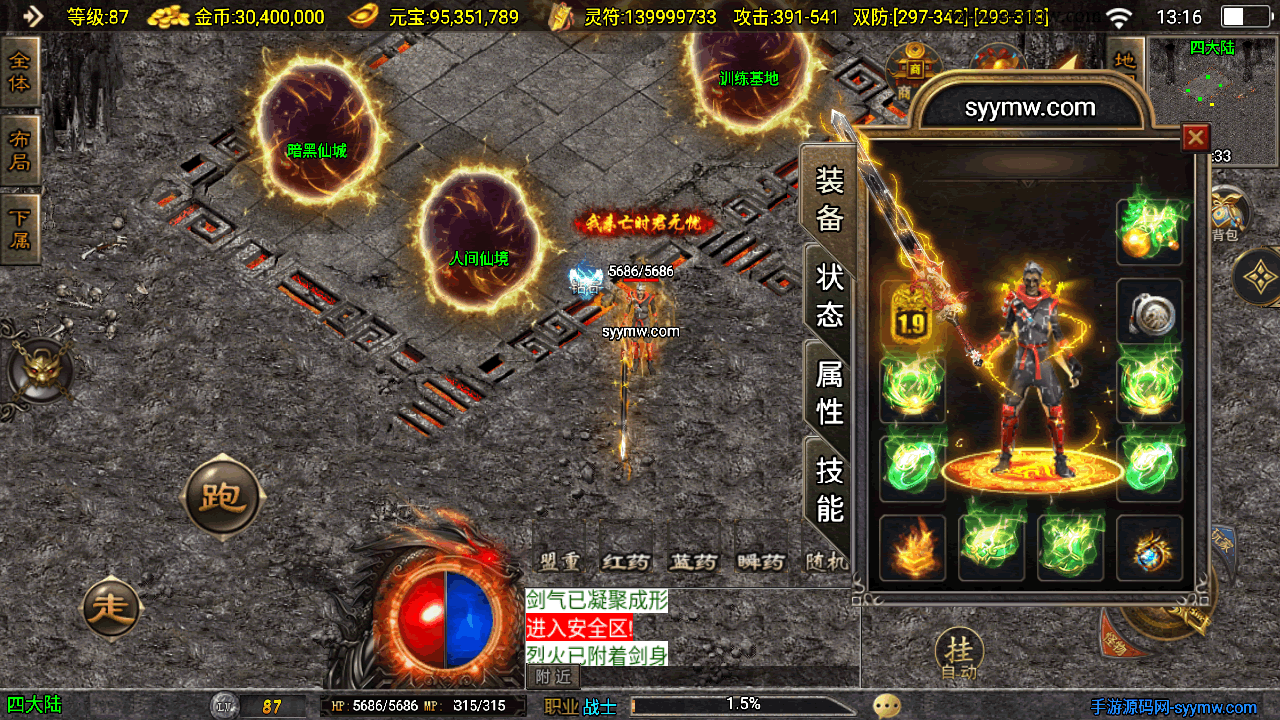The image size is (1280, 720).
Task: Use the 瞬药 (instant potion) quick slot
Action: [760, 561]
